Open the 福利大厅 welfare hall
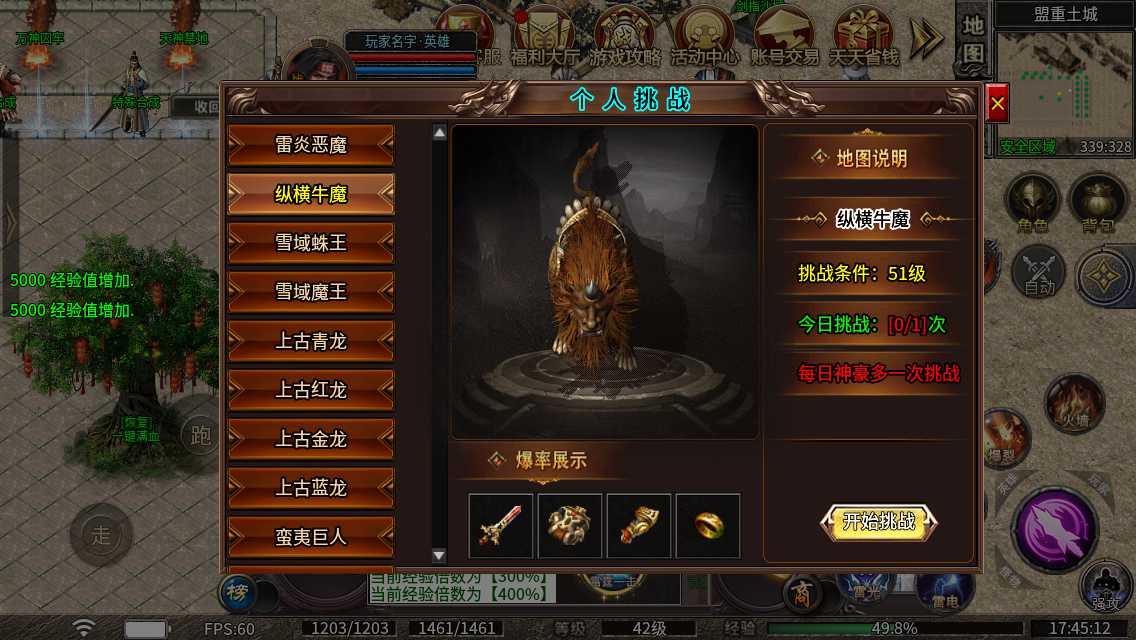Viewport: 1136px width, 640px height. [545, 38]
